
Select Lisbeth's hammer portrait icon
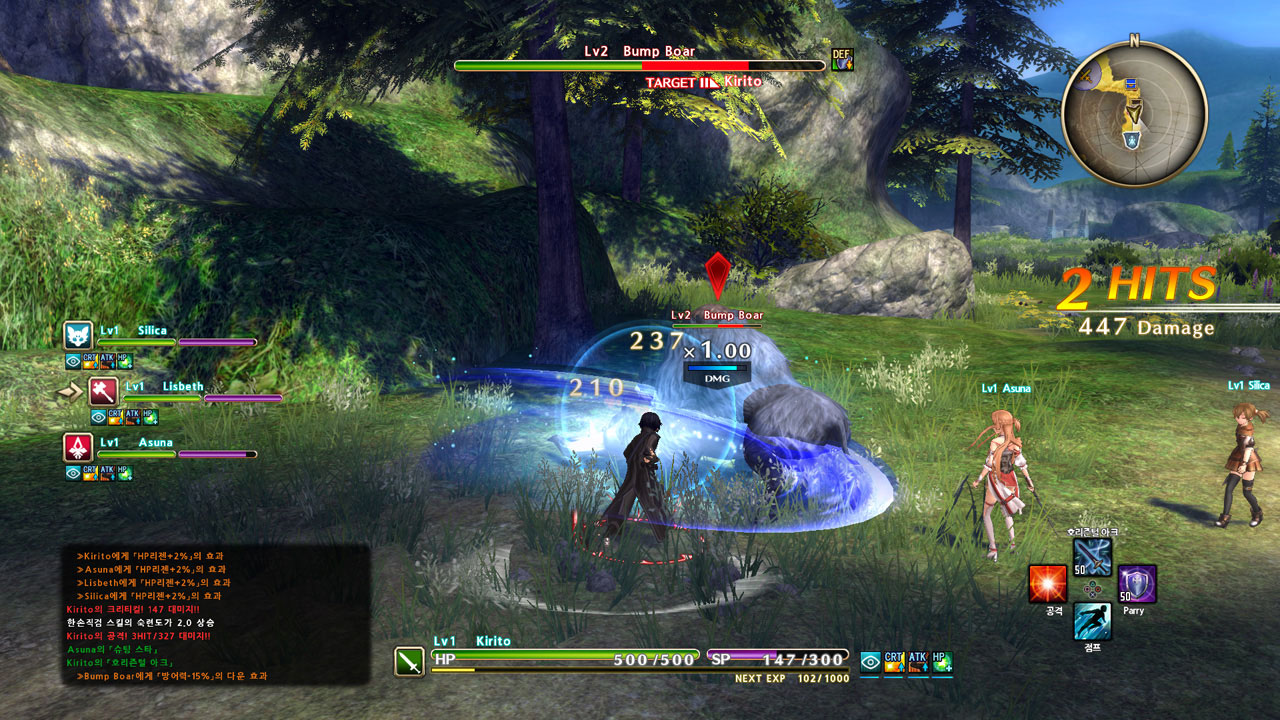pos(104,391)
